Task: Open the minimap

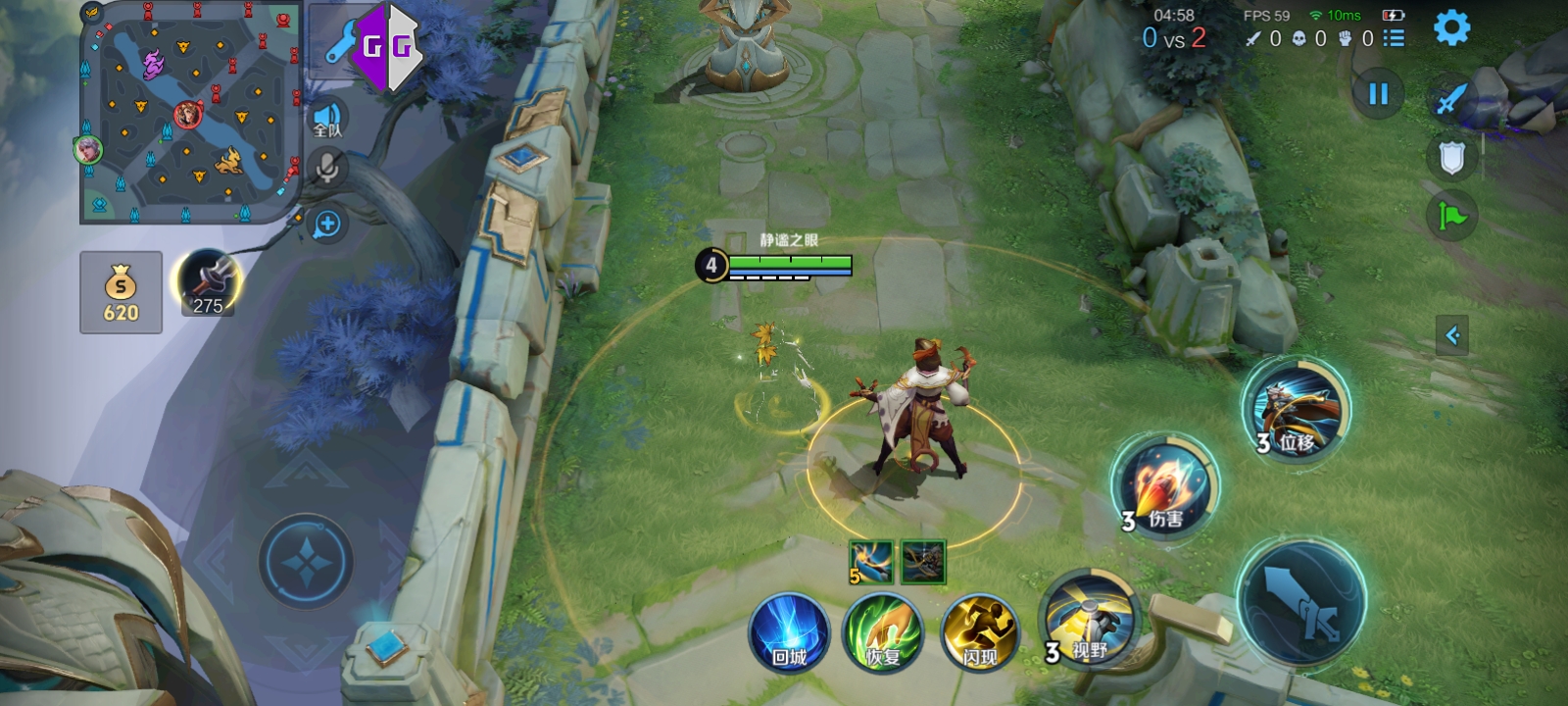Action: click(x=189, y=113)
